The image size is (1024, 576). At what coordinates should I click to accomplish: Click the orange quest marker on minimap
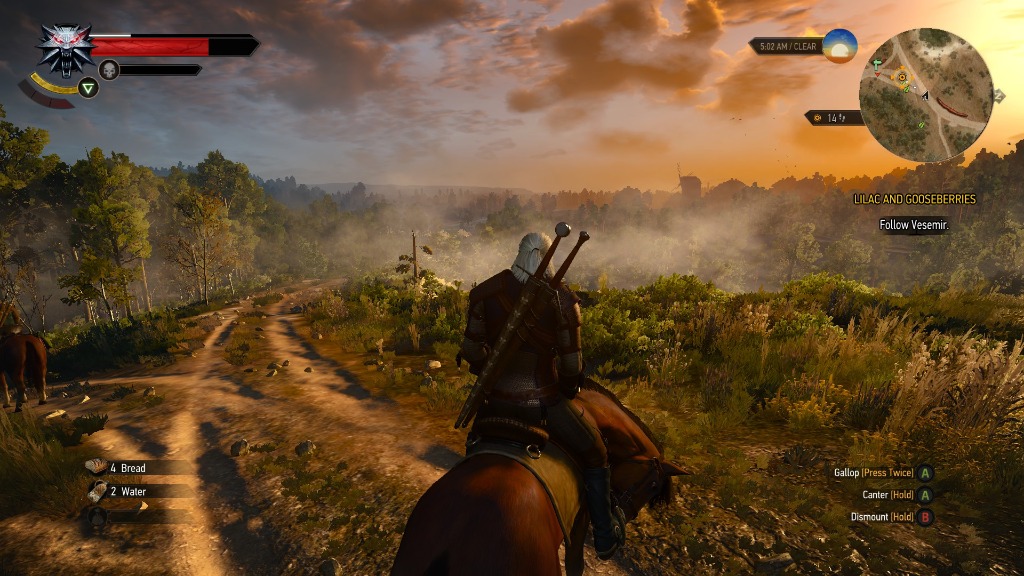point(902,76)
